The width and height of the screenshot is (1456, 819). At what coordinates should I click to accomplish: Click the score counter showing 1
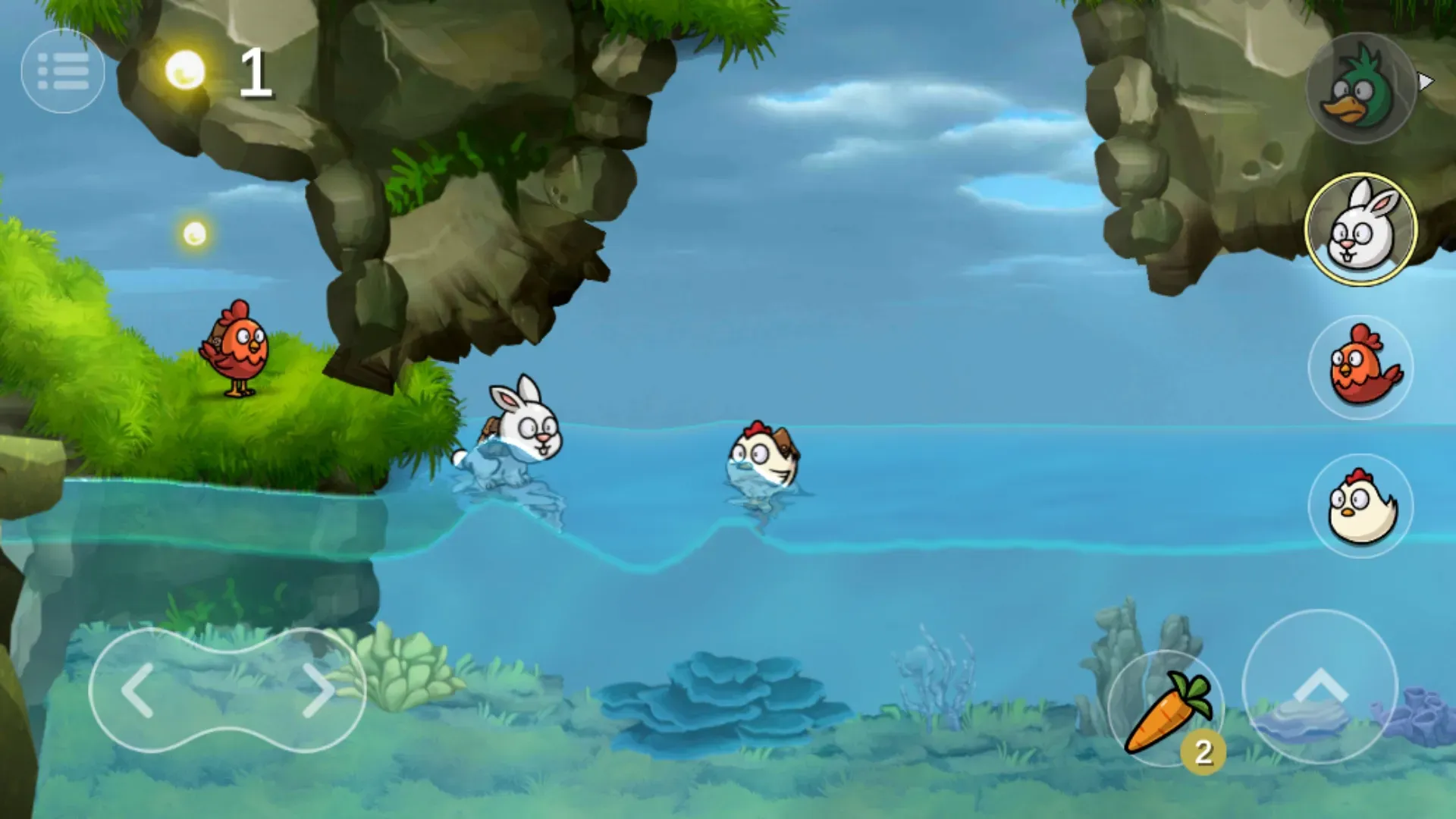(x=256, y=72)
